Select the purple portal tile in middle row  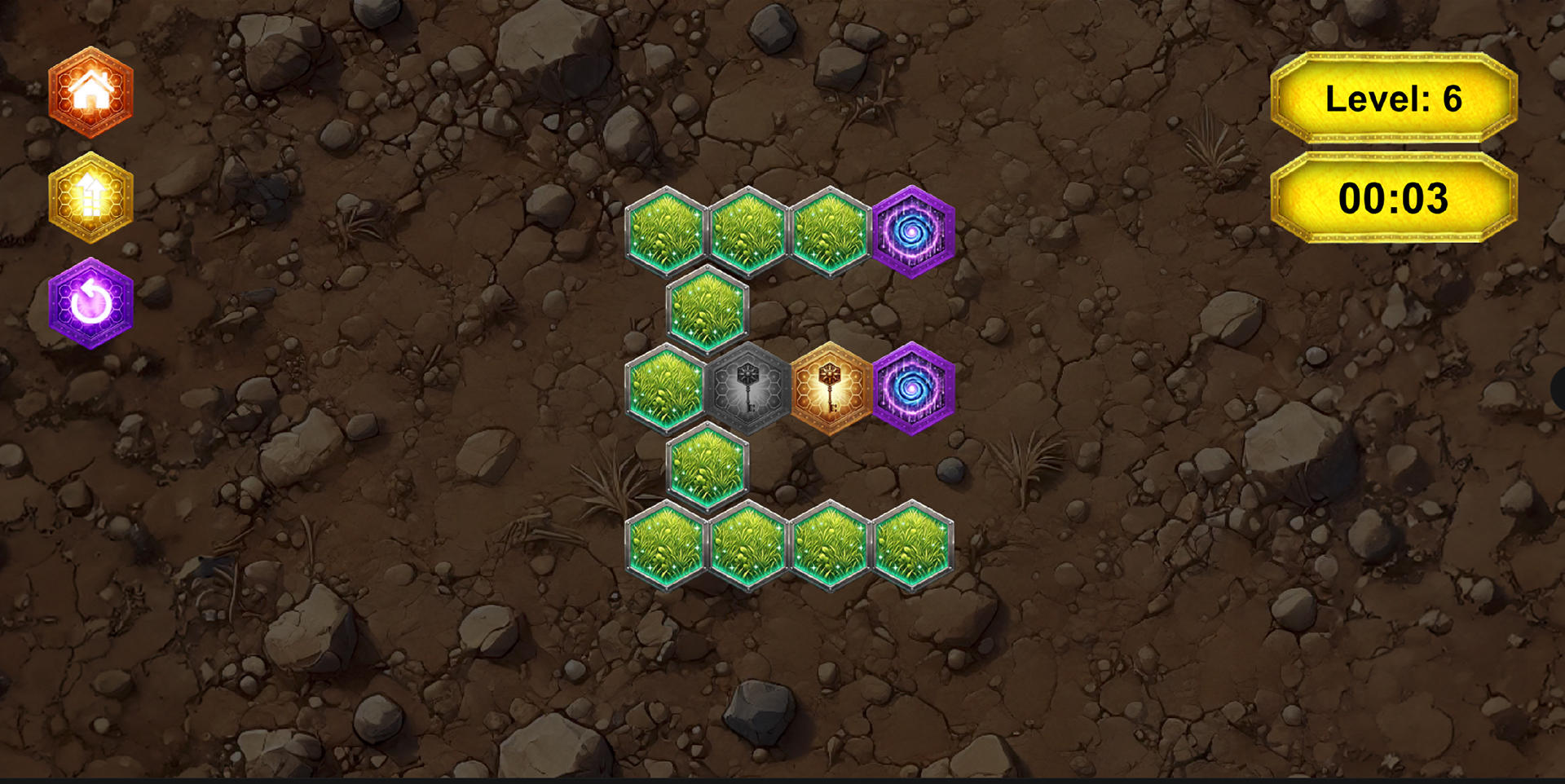(911, 390)
